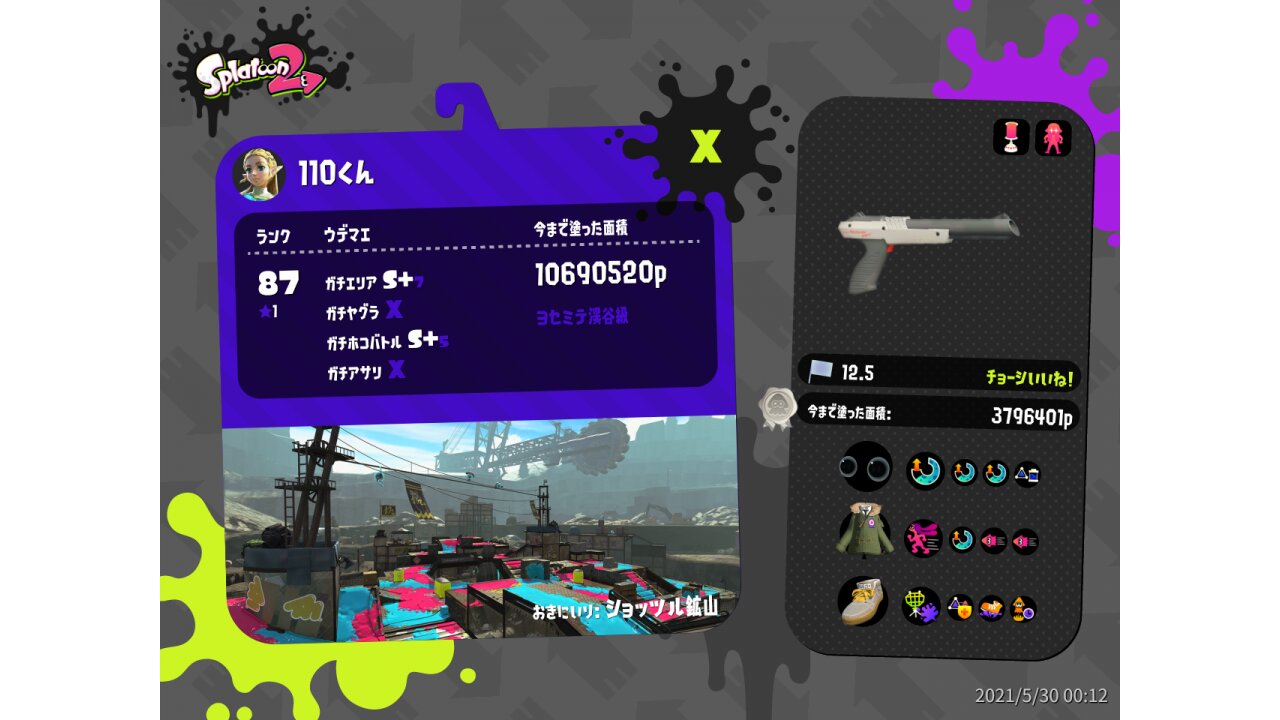The width and height of the screenshot is (1280, 720).
Task: Click the Suction Bomb sub weapon icon
Action: (1011, 138)
